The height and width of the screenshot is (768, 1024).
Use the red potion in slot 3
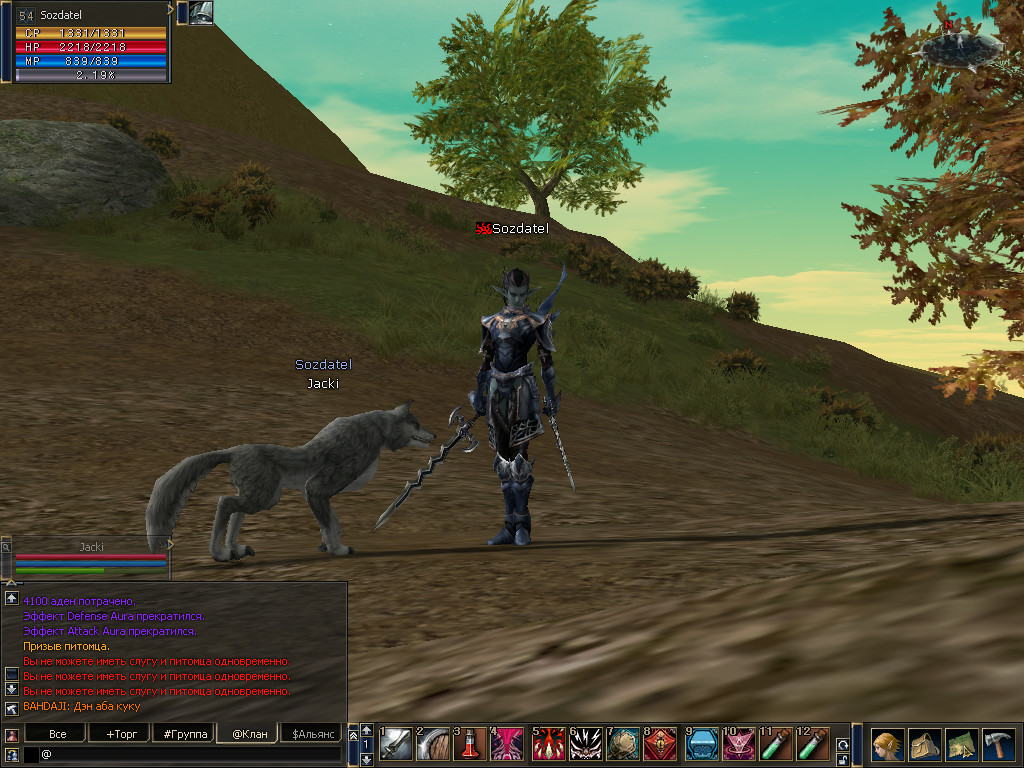(x=470, y=744)
